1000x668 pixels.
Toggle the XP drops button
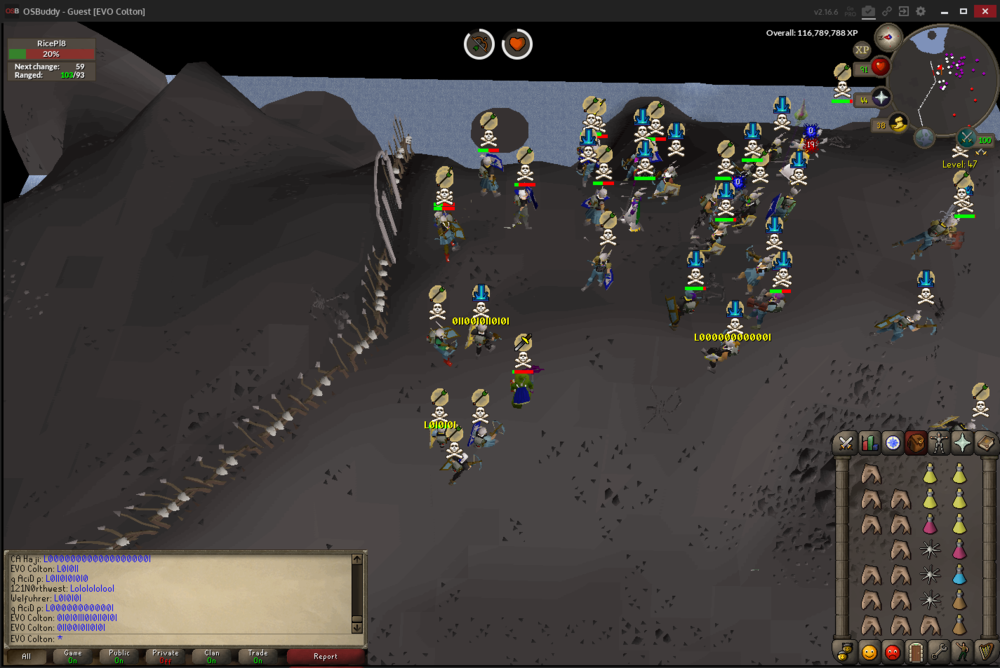862,49
